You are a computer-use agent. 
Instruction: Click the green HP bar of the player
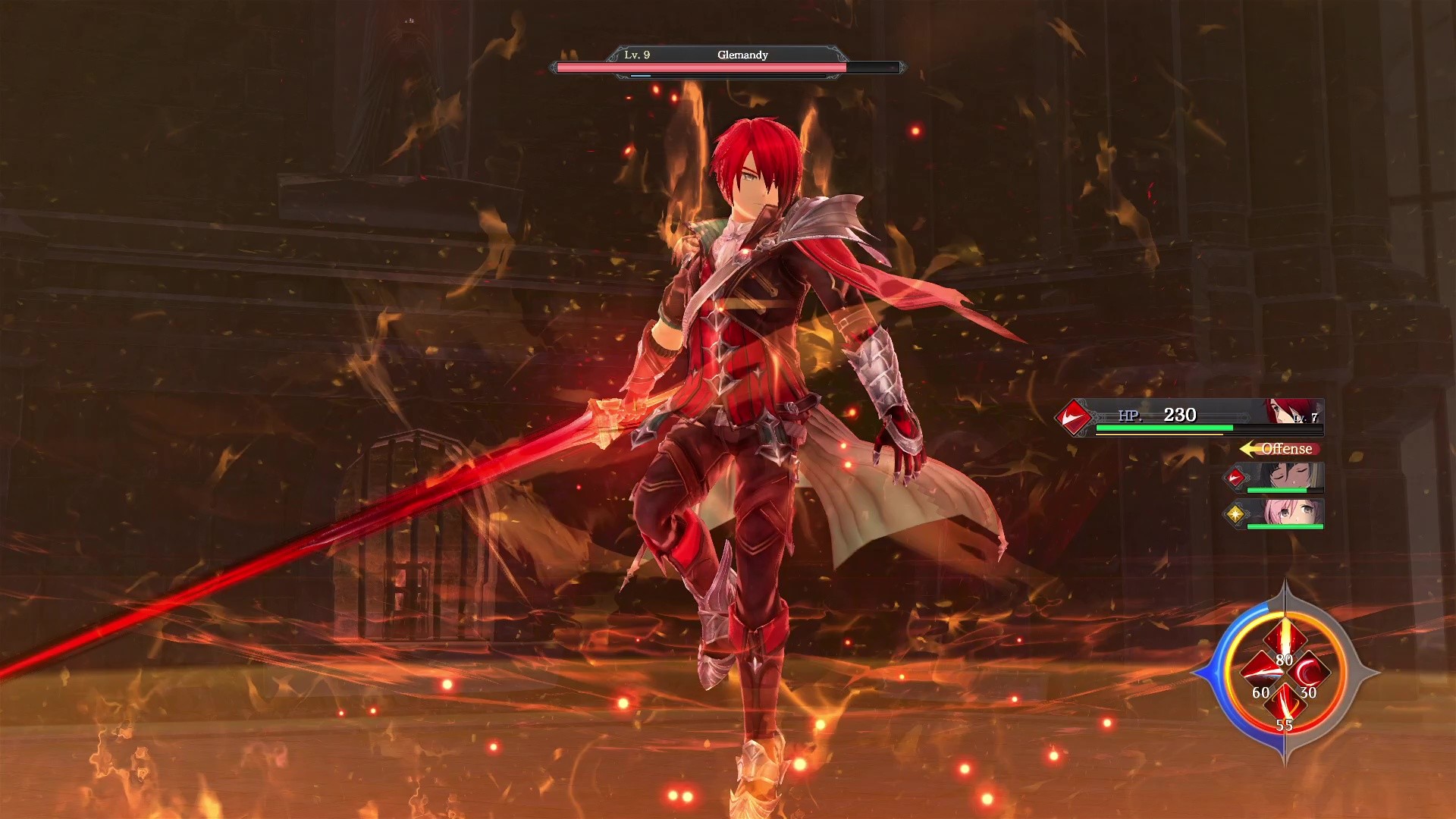coord(1164,428)
